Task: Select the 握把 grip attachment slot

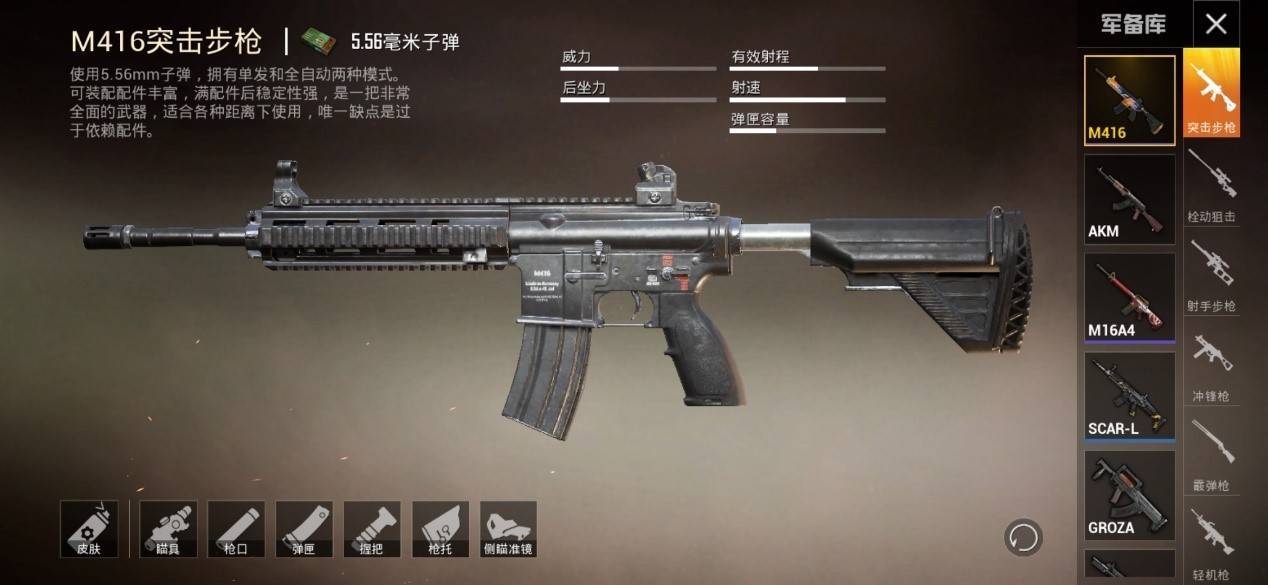Action: [372, 529]
